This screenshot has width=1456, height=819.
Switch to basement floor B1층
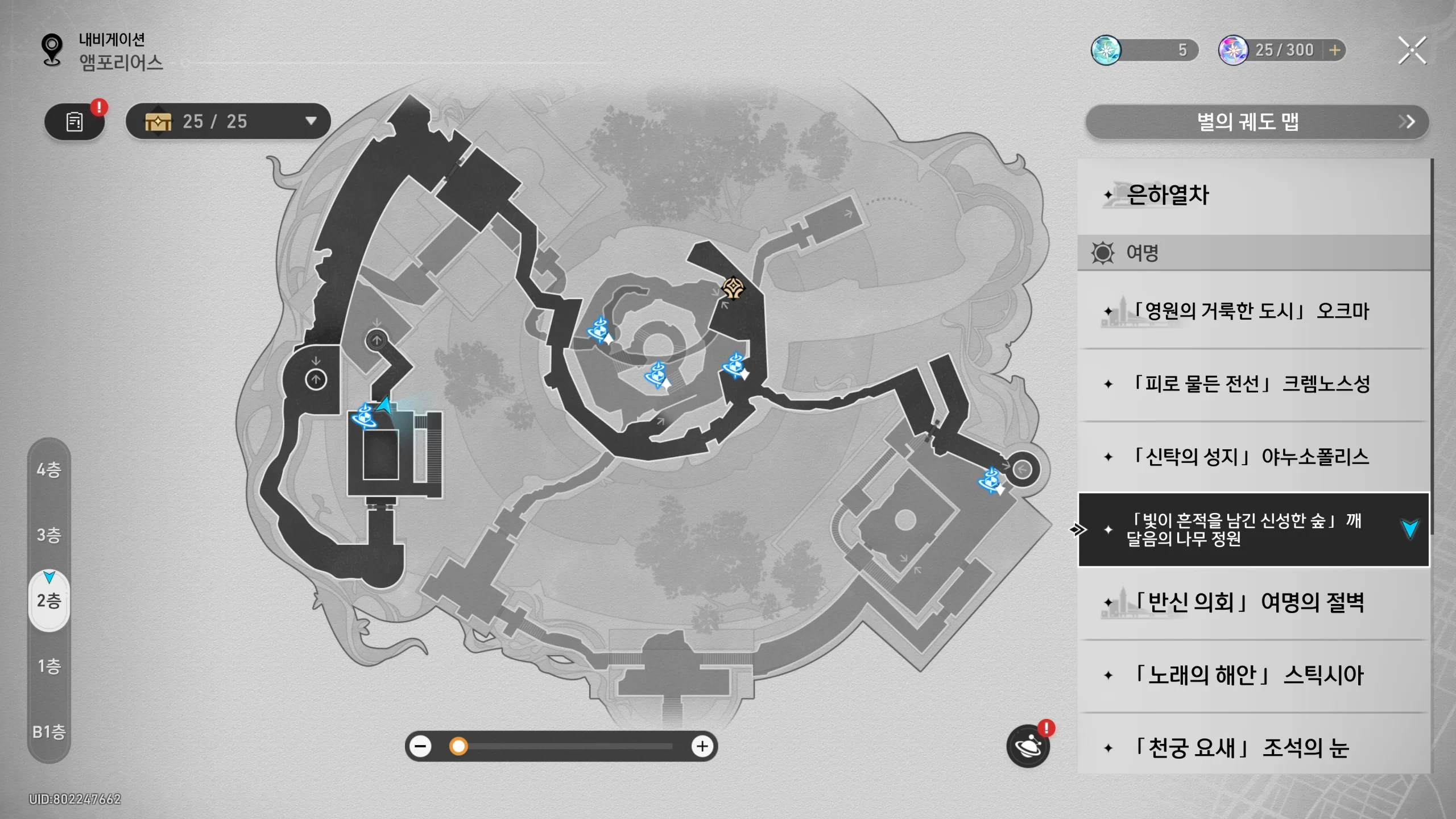tap(49, 731)
